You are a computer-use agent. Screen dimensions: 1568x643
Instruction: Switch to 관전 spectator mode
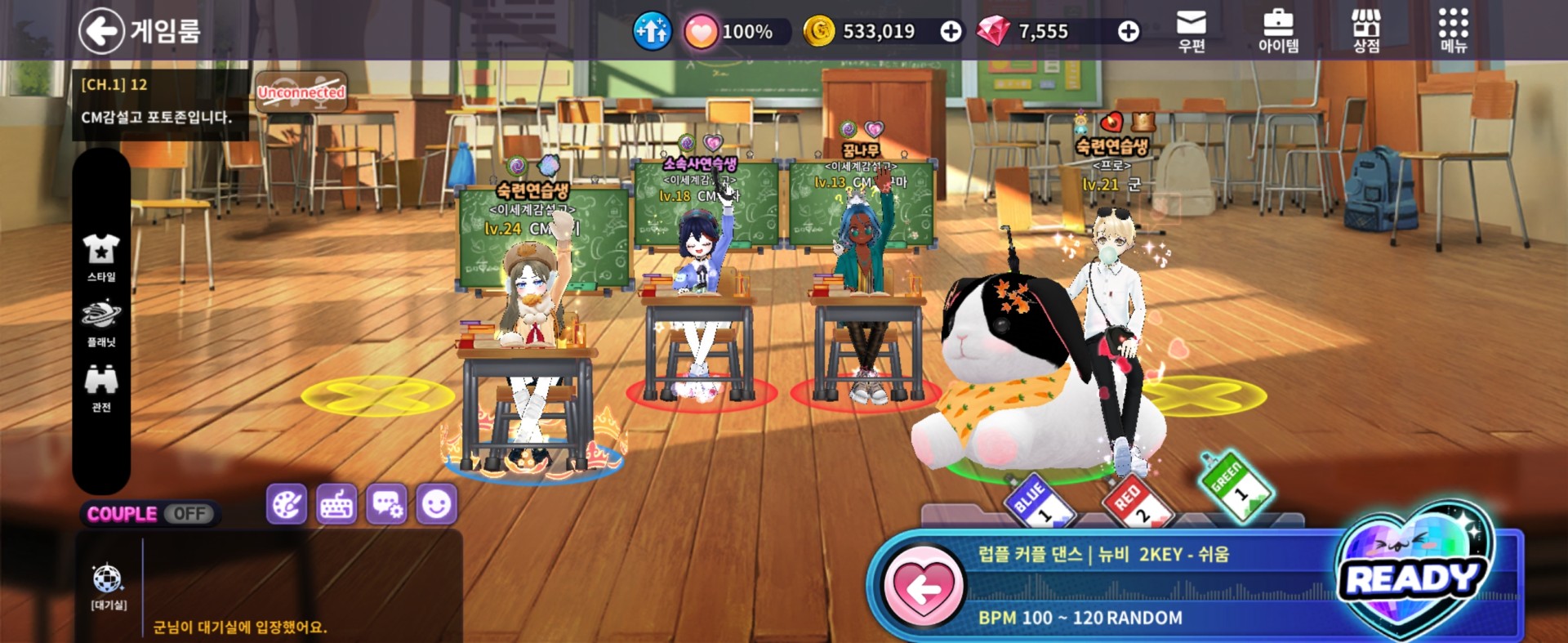(x=101, y=387)
